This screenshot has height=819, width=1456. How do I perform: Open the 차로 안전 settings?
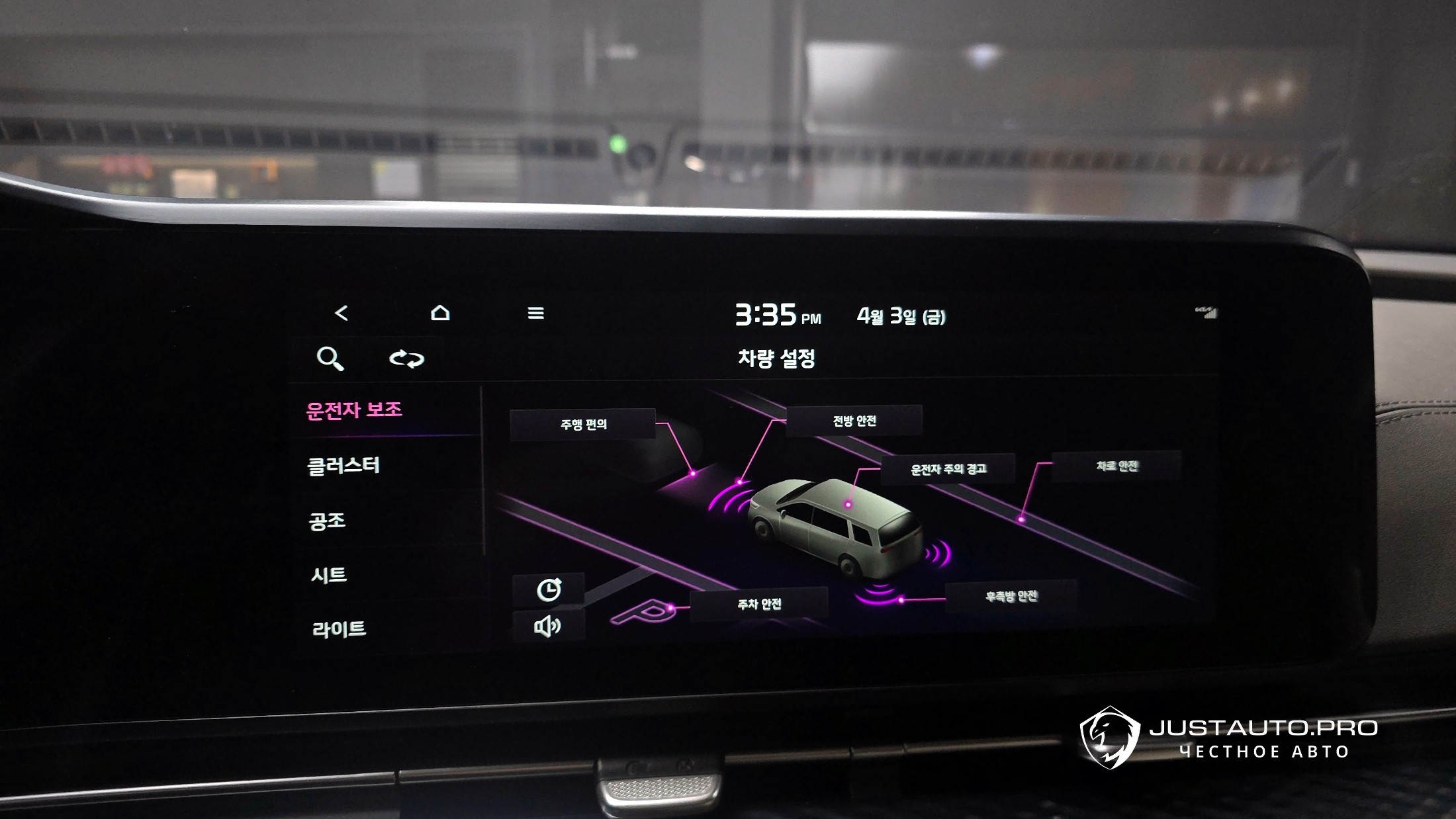1116,466
